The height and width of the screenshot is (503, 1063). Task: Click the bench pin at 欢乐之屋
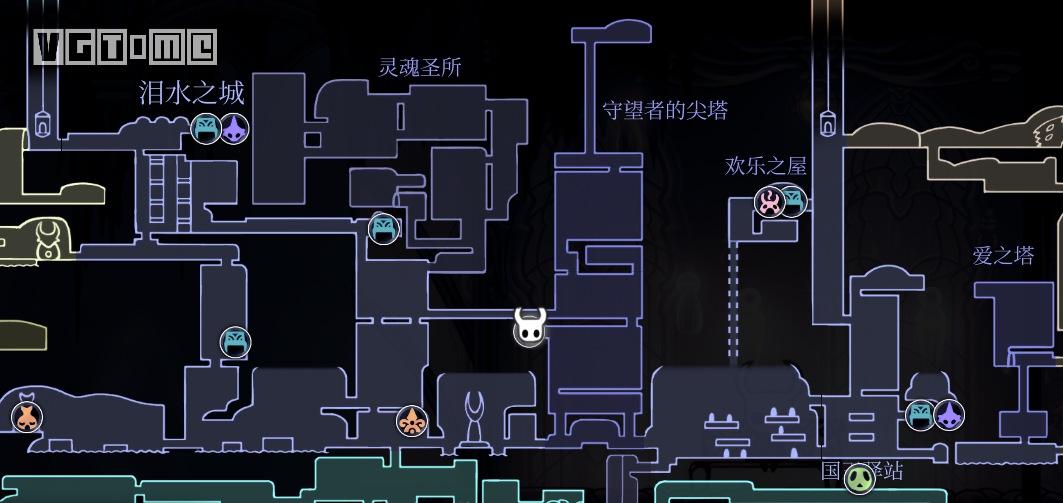793,200
